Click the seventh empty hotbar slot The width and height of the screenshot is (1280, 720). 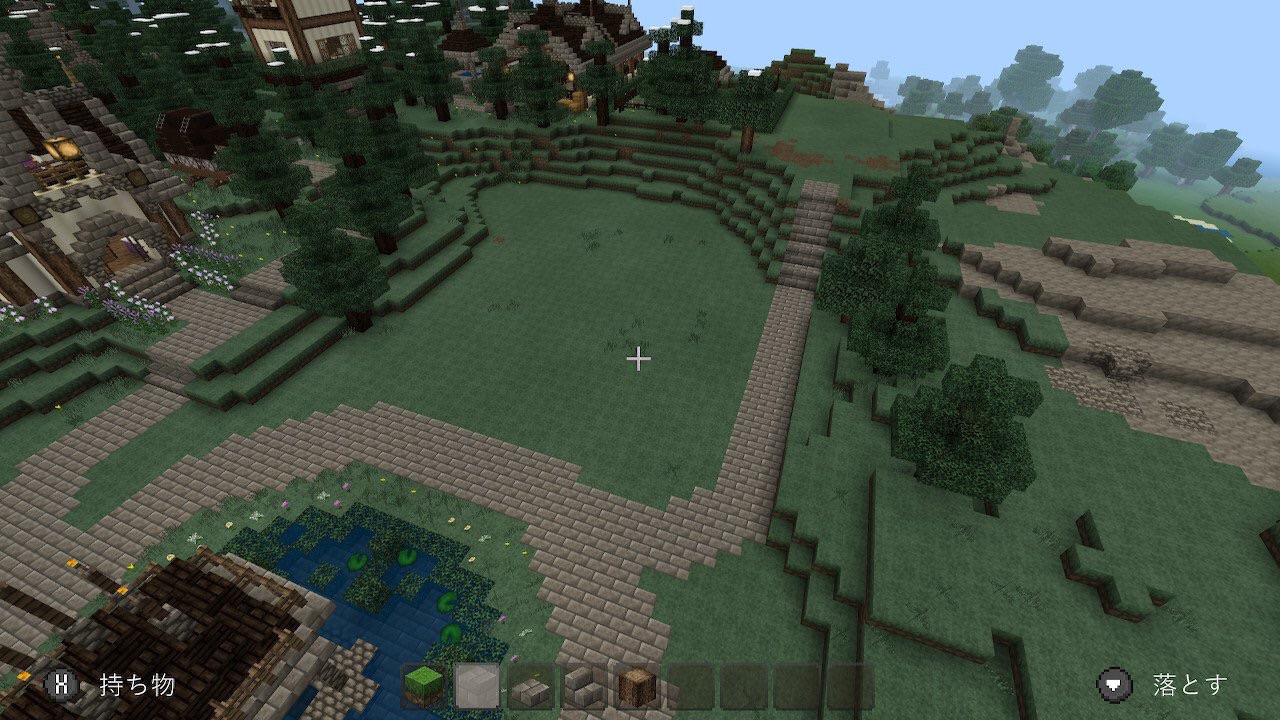(x=745, y=687)
